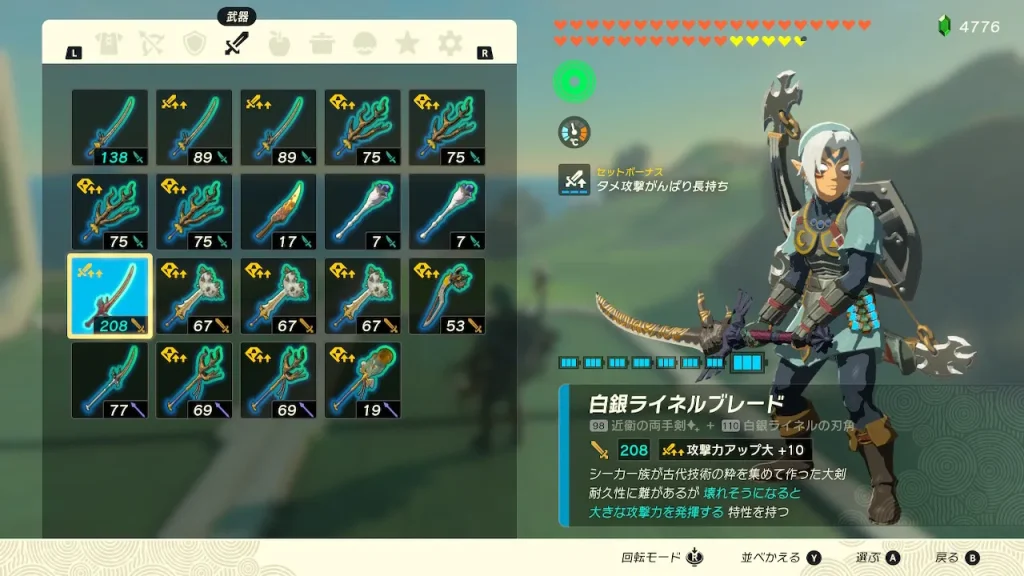Switch to the cooking pot tab
This screenshot has width=1024, height=576.
323,44
